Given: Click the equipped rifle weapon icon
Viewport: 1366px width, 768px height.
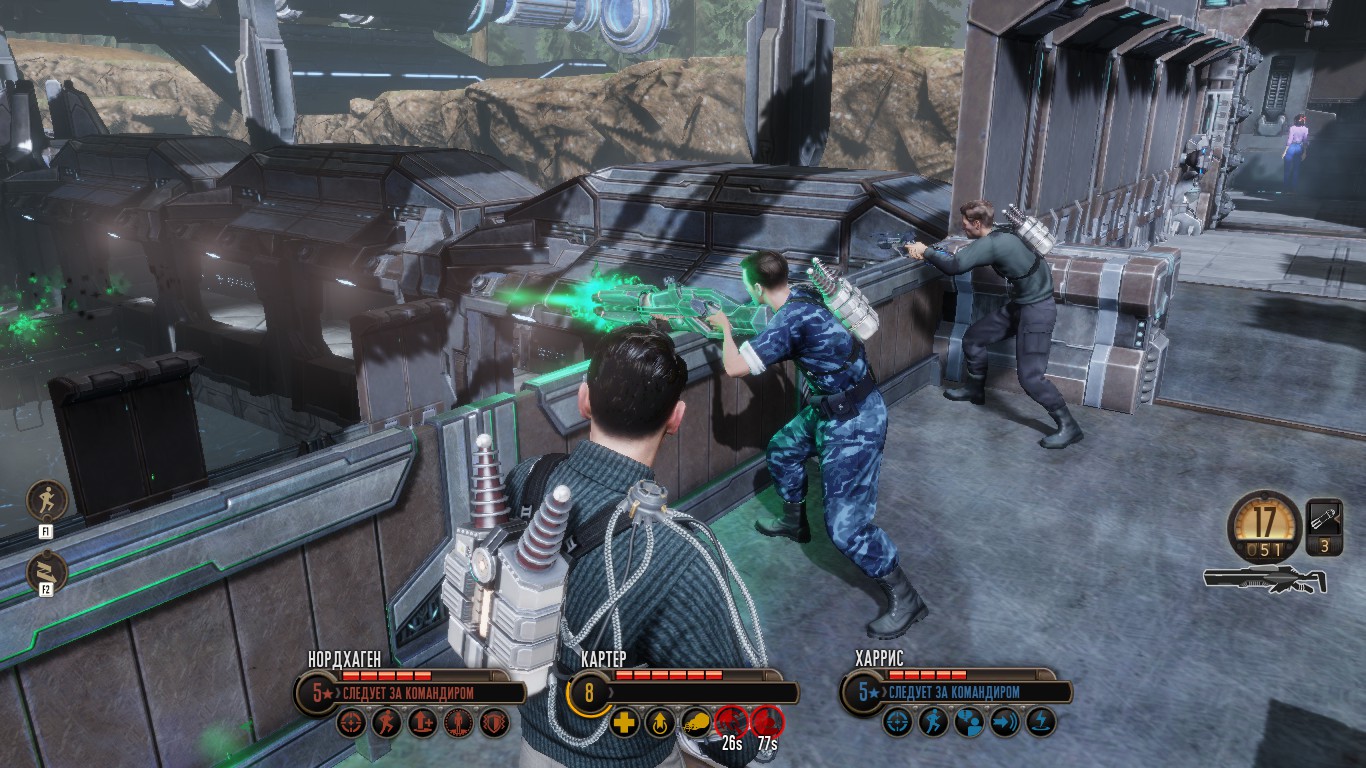Looking at the screenshot, I should pyautogui.click(x=1265, y=579).
